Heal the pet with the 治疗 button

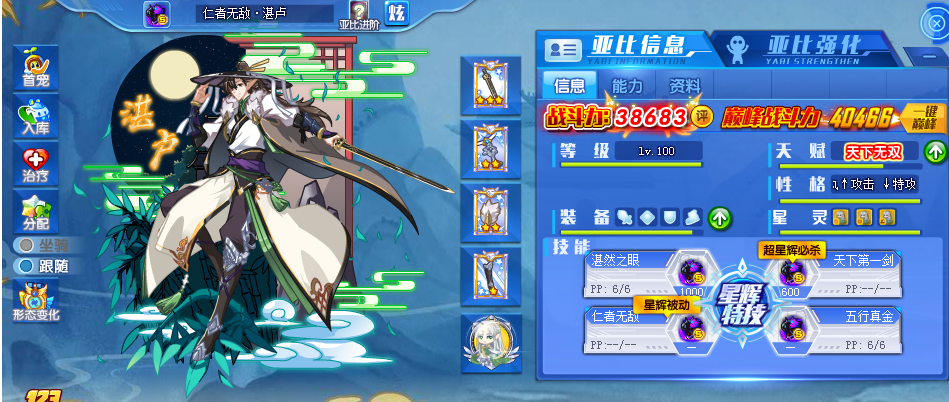(x=35, y=161)
